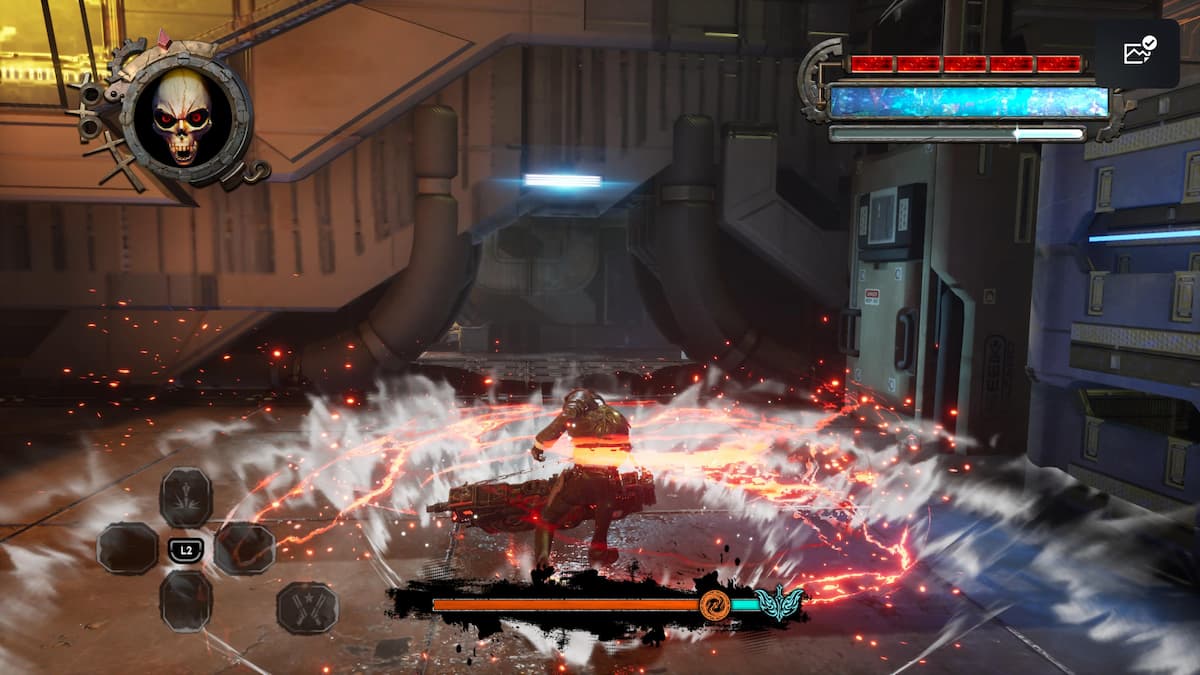
Task: Select the crossed weapons ability slot
Action: (307, 607)
